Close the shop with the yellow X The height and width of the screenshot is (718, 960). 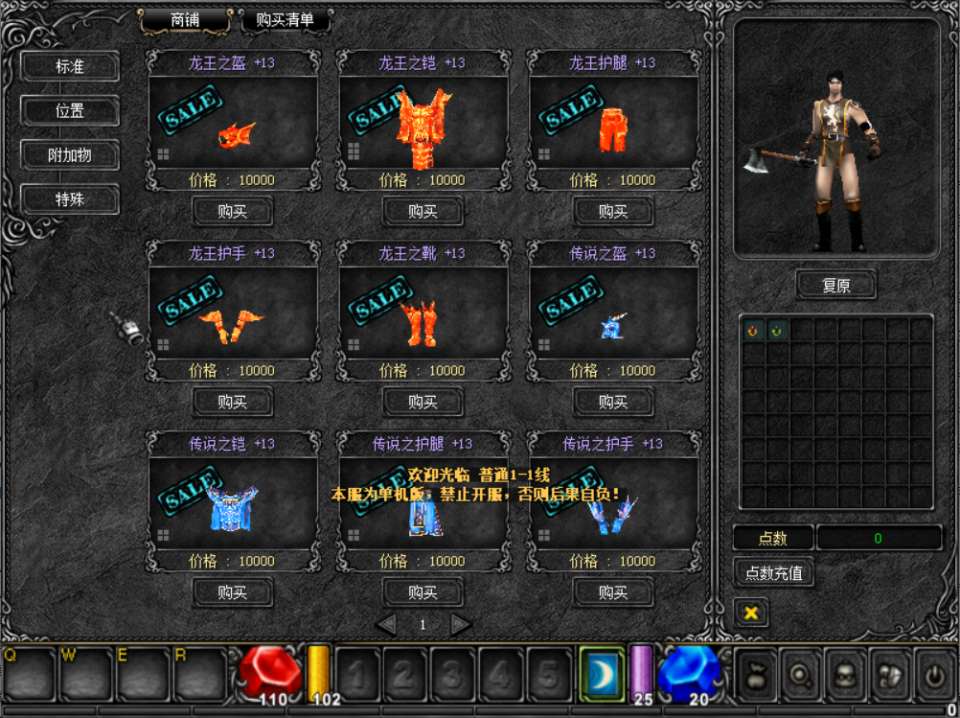(x=751, y=612)
